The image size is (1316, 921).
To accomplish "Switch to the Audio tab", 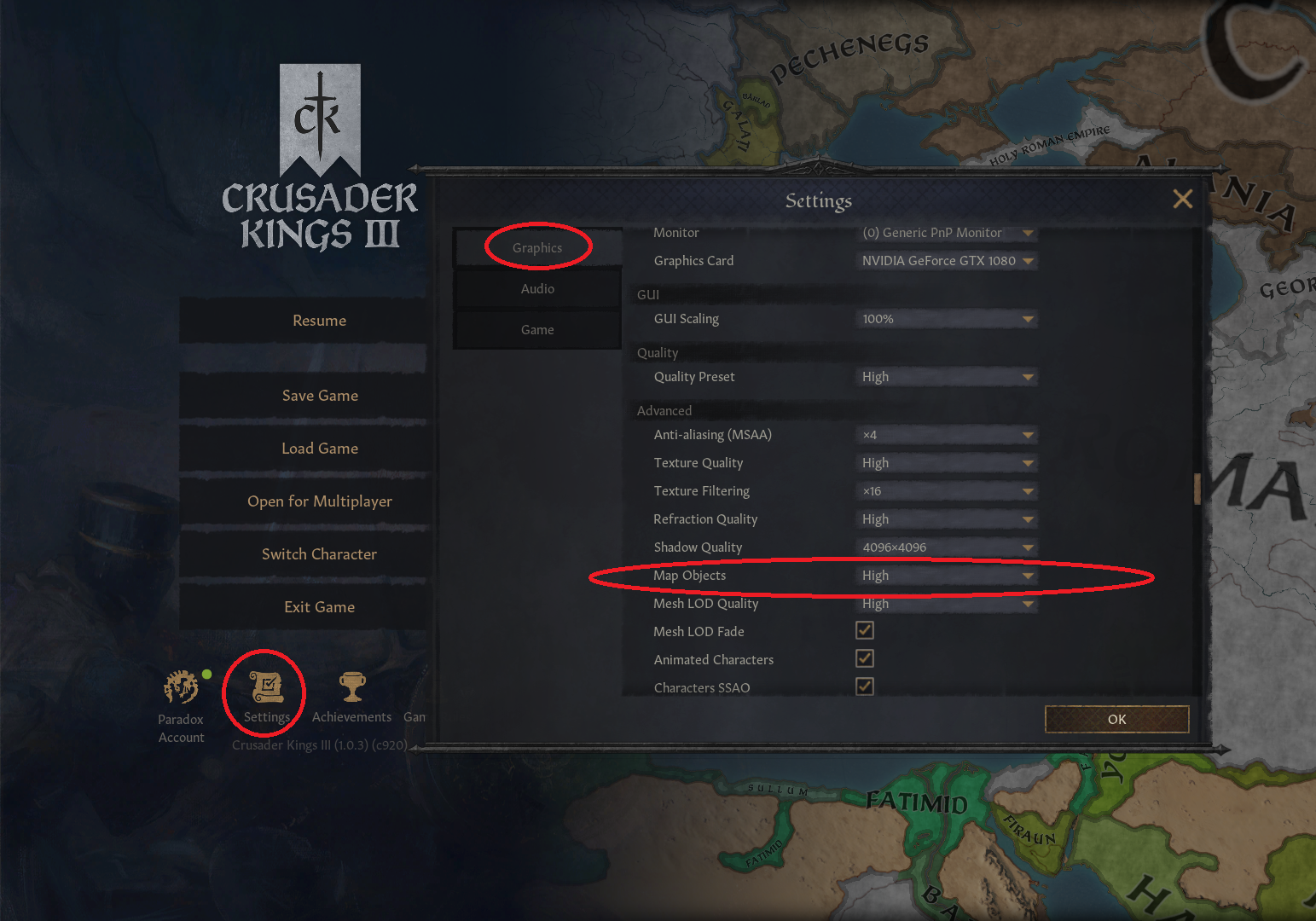I will 537,288.
